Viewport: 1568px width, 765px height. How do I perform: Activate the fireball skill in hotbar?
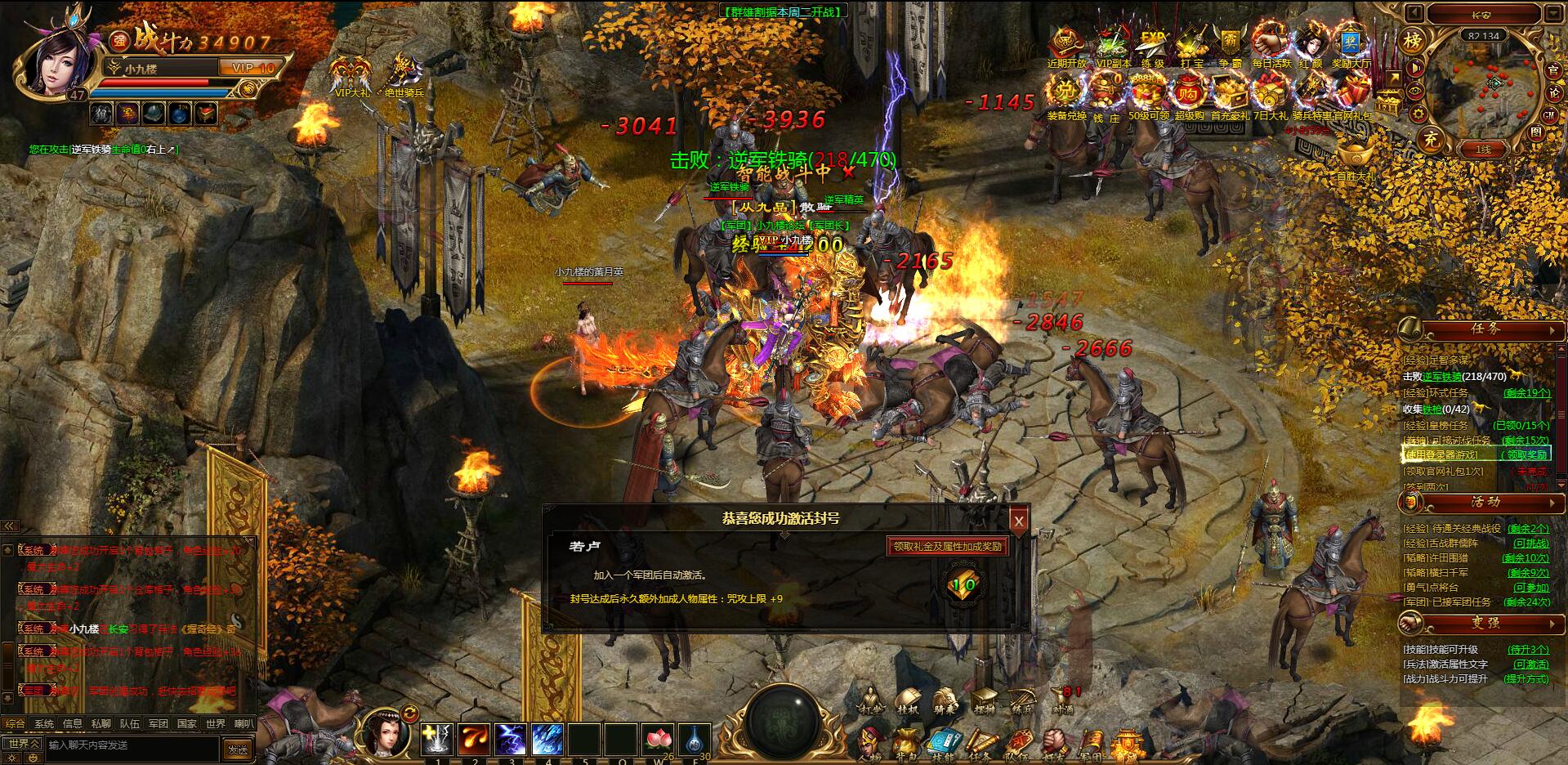click(474, 740)
